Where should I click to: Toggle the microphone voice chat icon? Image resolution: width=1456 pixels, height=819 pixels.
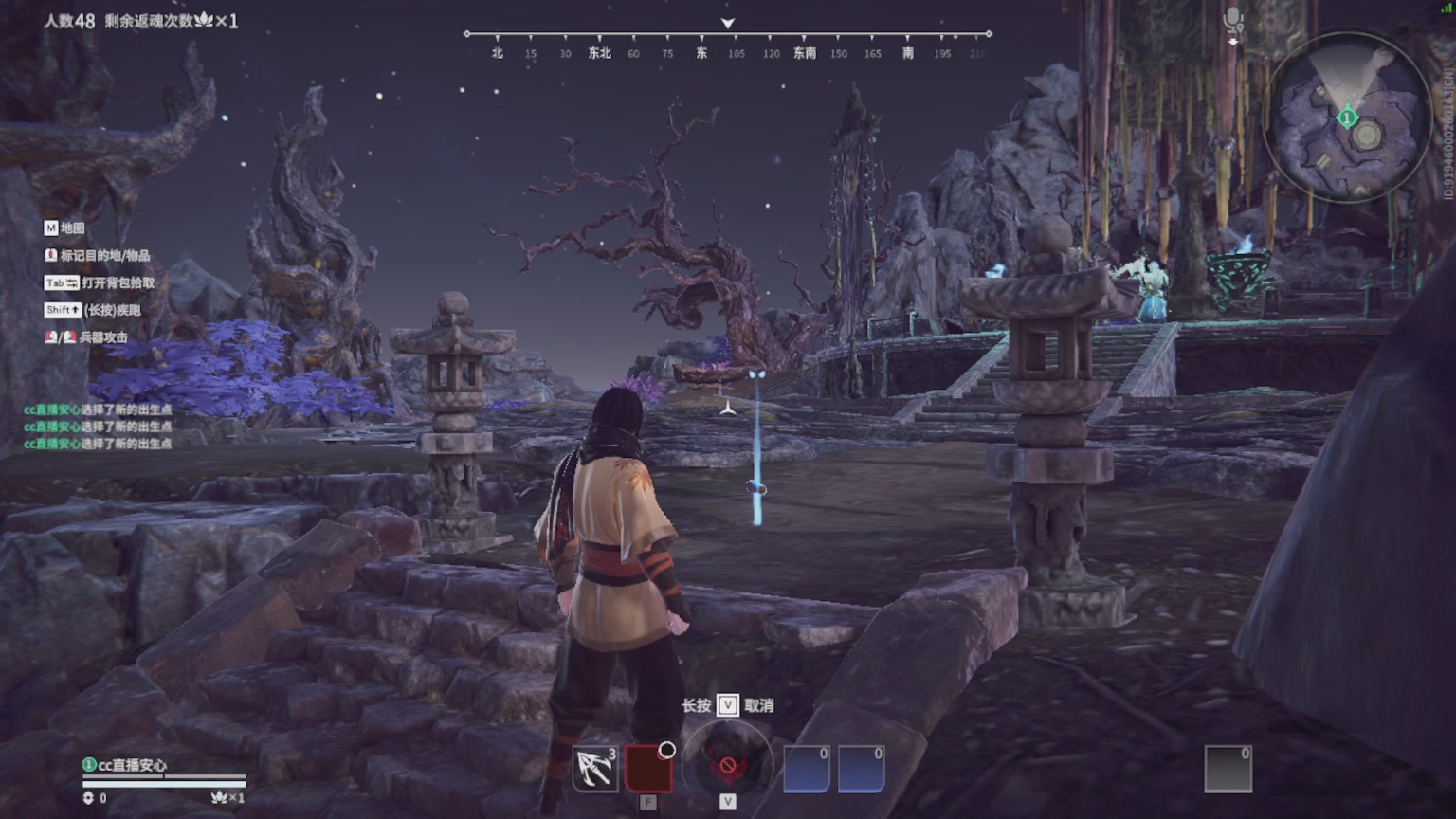coord(1232,21)
